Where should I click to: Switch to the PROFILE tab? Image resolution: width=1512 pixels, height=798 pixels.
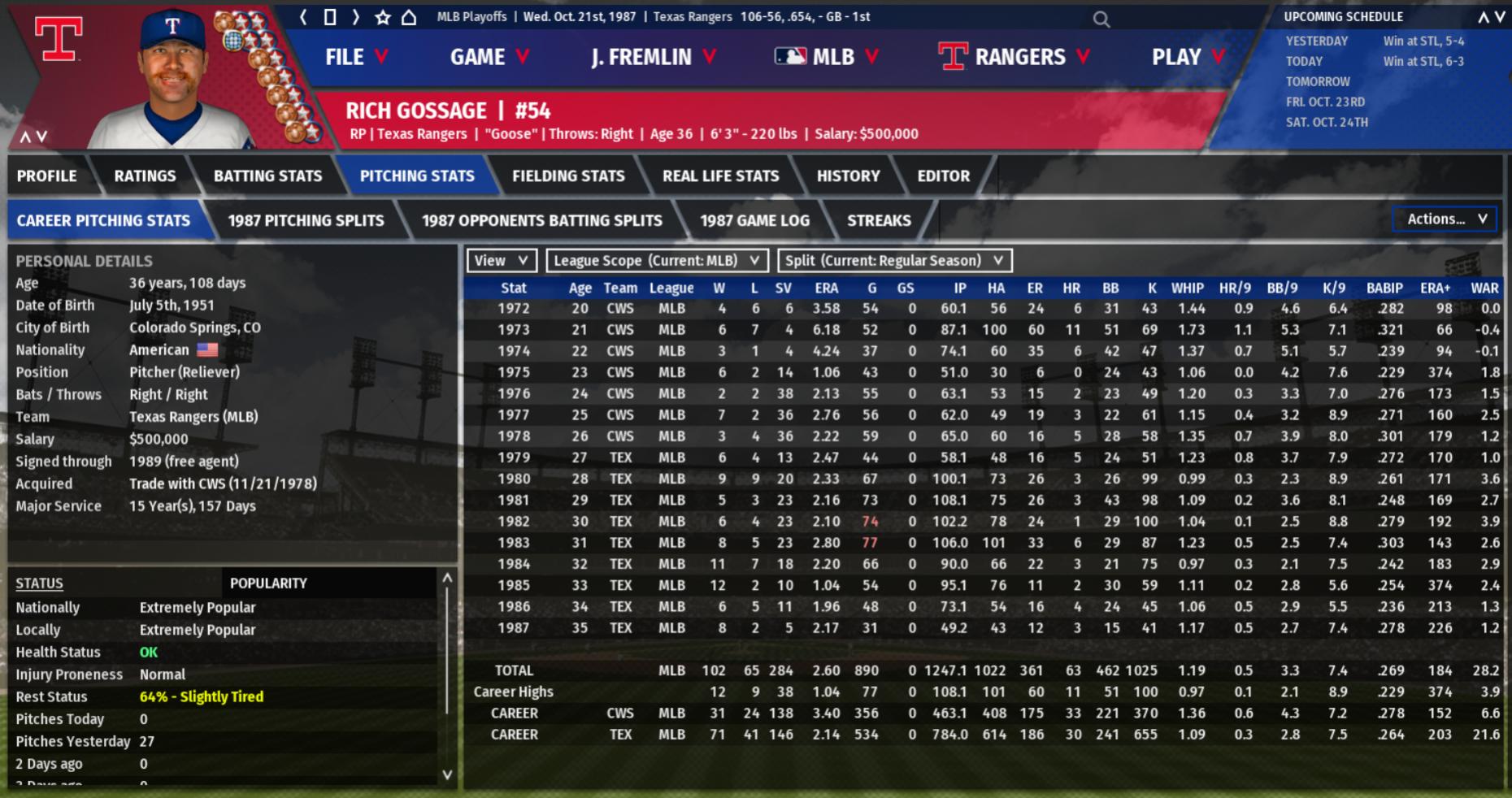tap(47, 176)
